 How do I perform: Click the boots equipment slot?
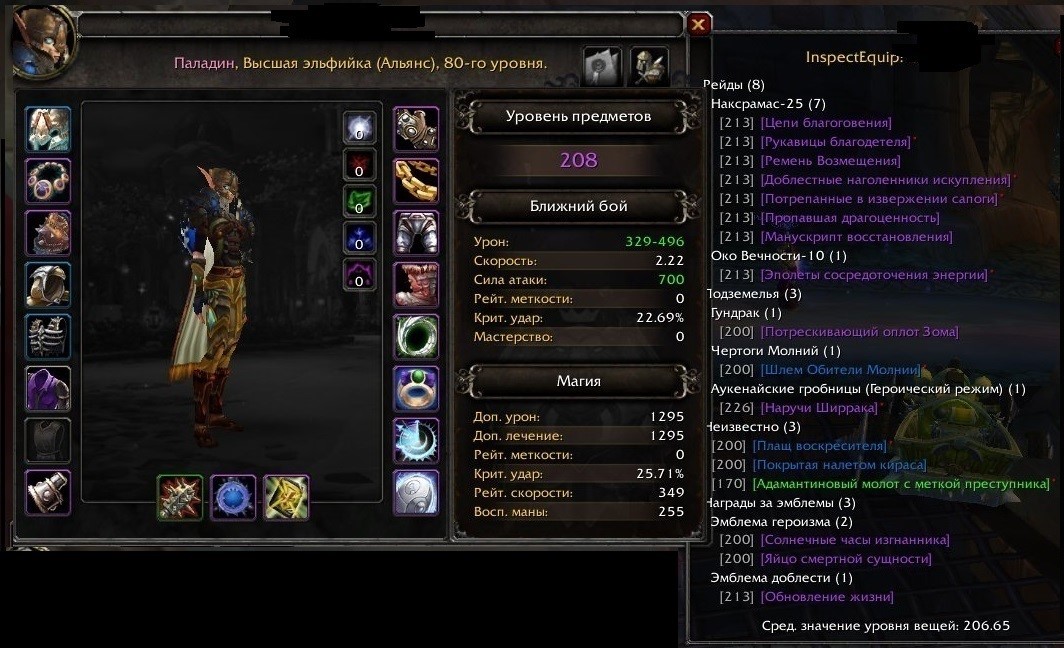pos(416,285)
